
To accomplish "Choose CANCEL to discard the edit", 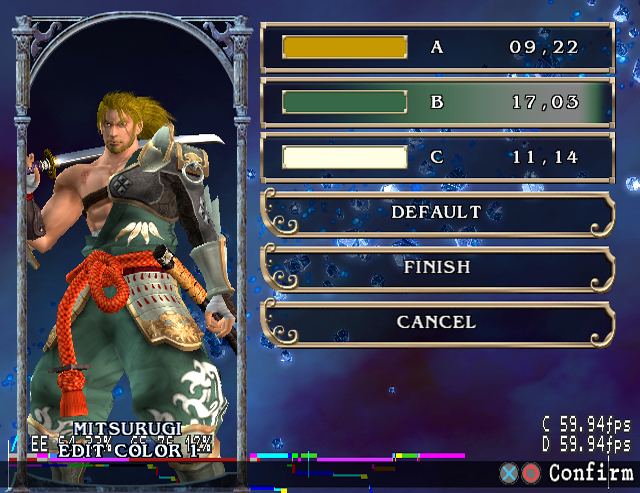I will [436, 322].
